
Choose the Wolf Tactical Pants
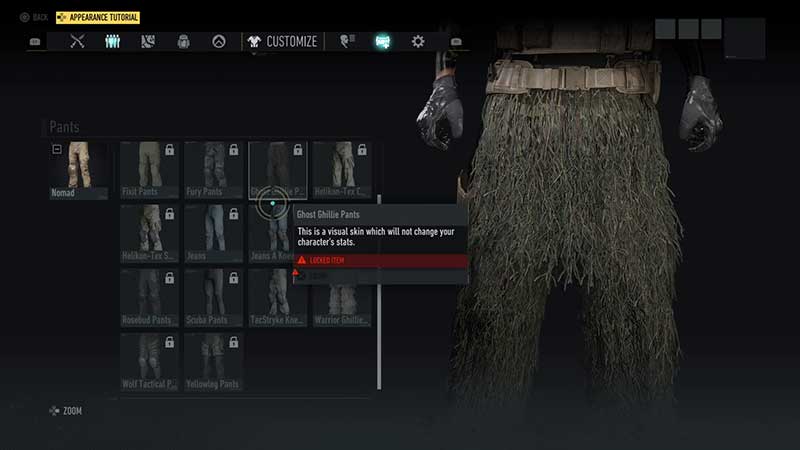(x=149, y=362)
